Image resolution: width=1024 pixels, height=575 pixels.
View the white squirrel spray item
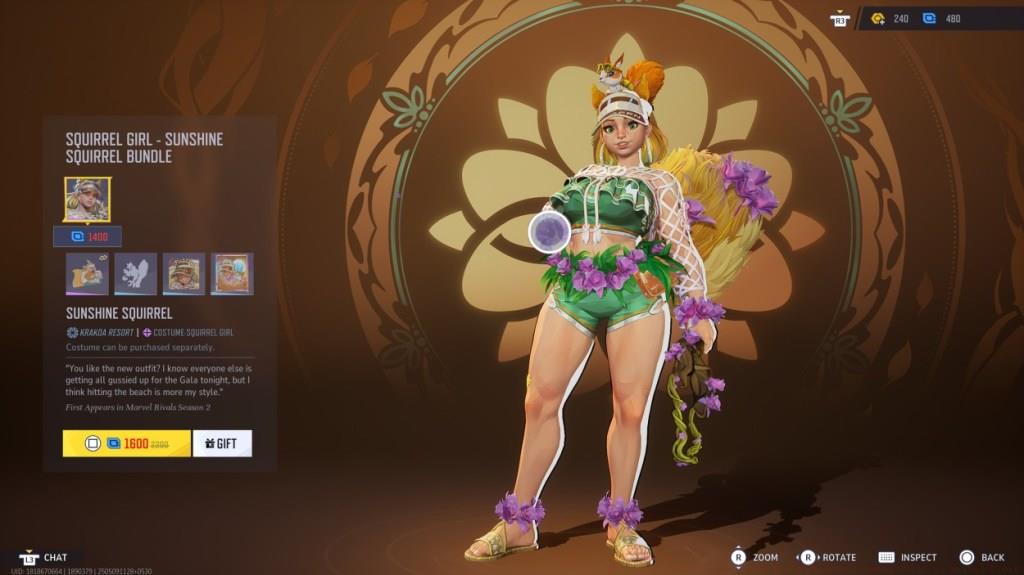[135, 274]
